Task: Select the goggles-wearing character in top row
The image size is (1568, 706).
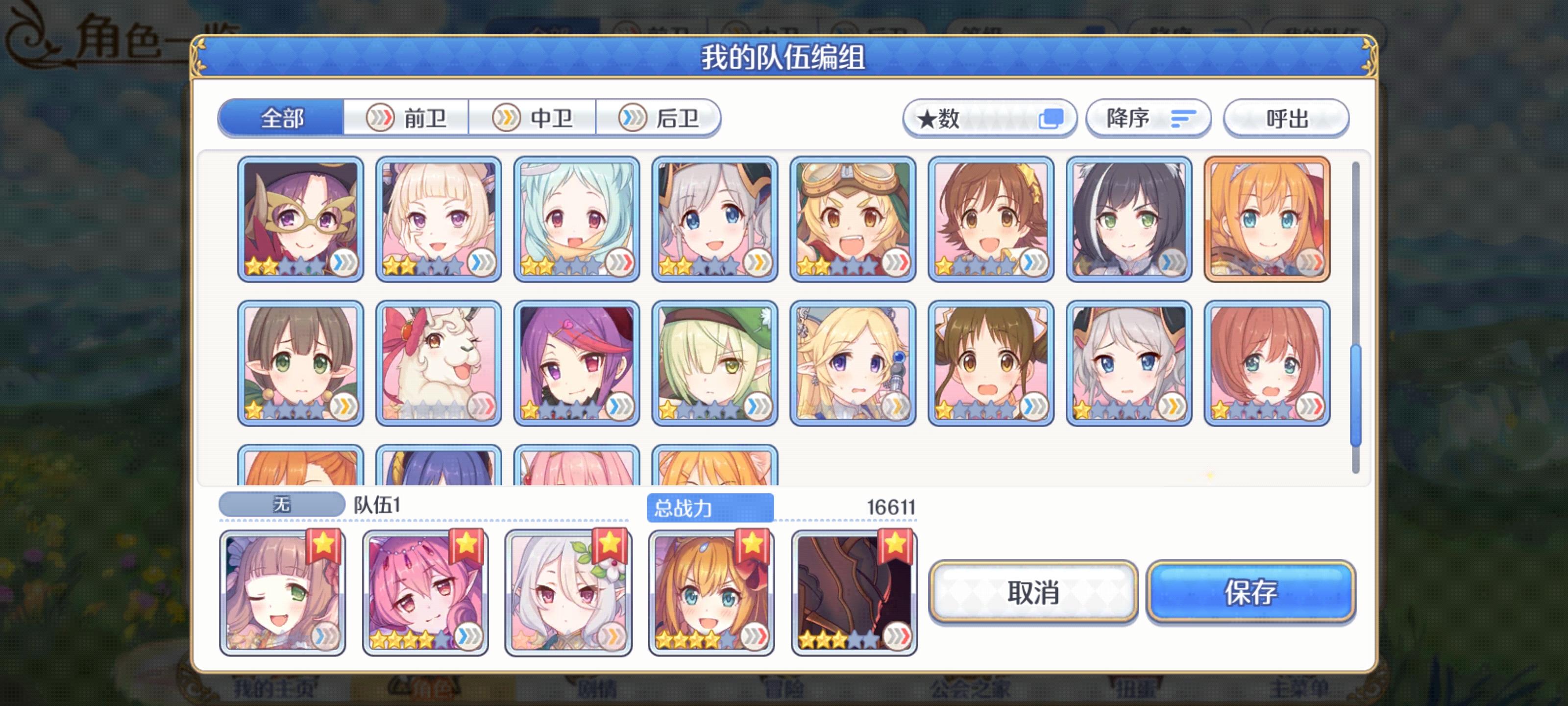Action: 852,219
